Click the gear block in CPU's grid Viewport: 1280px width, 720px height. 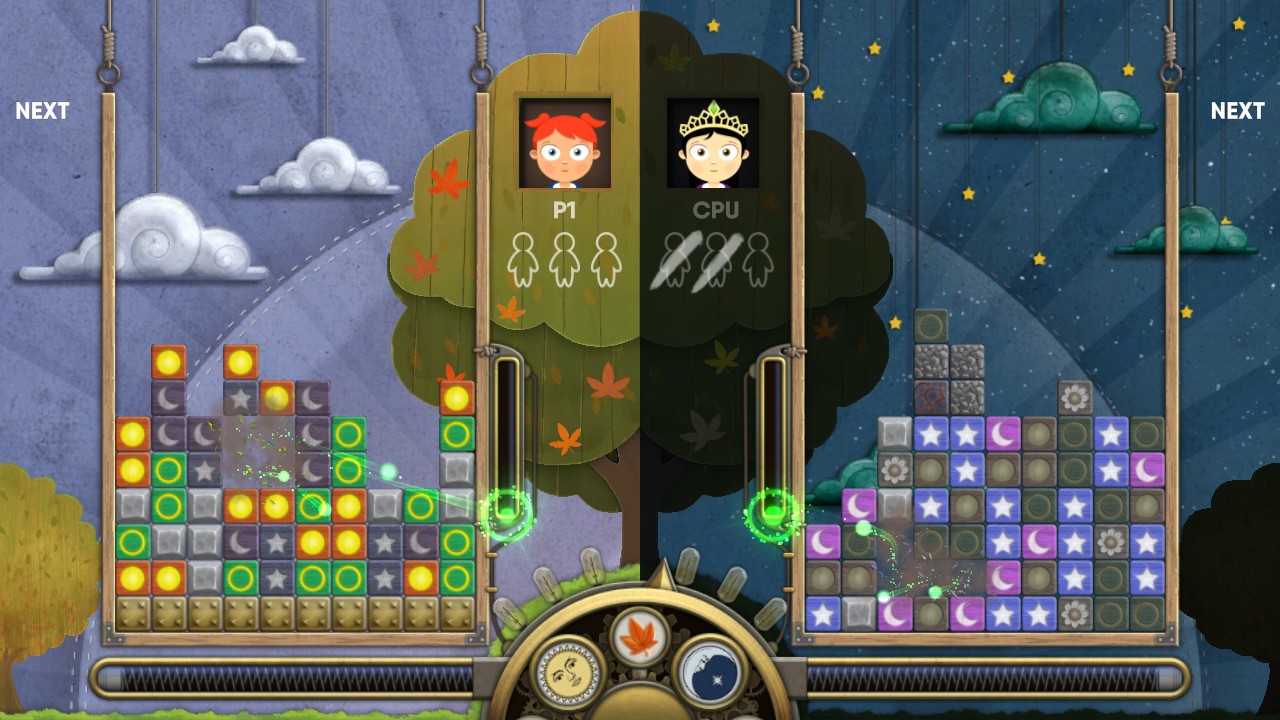pos(1073,396)
